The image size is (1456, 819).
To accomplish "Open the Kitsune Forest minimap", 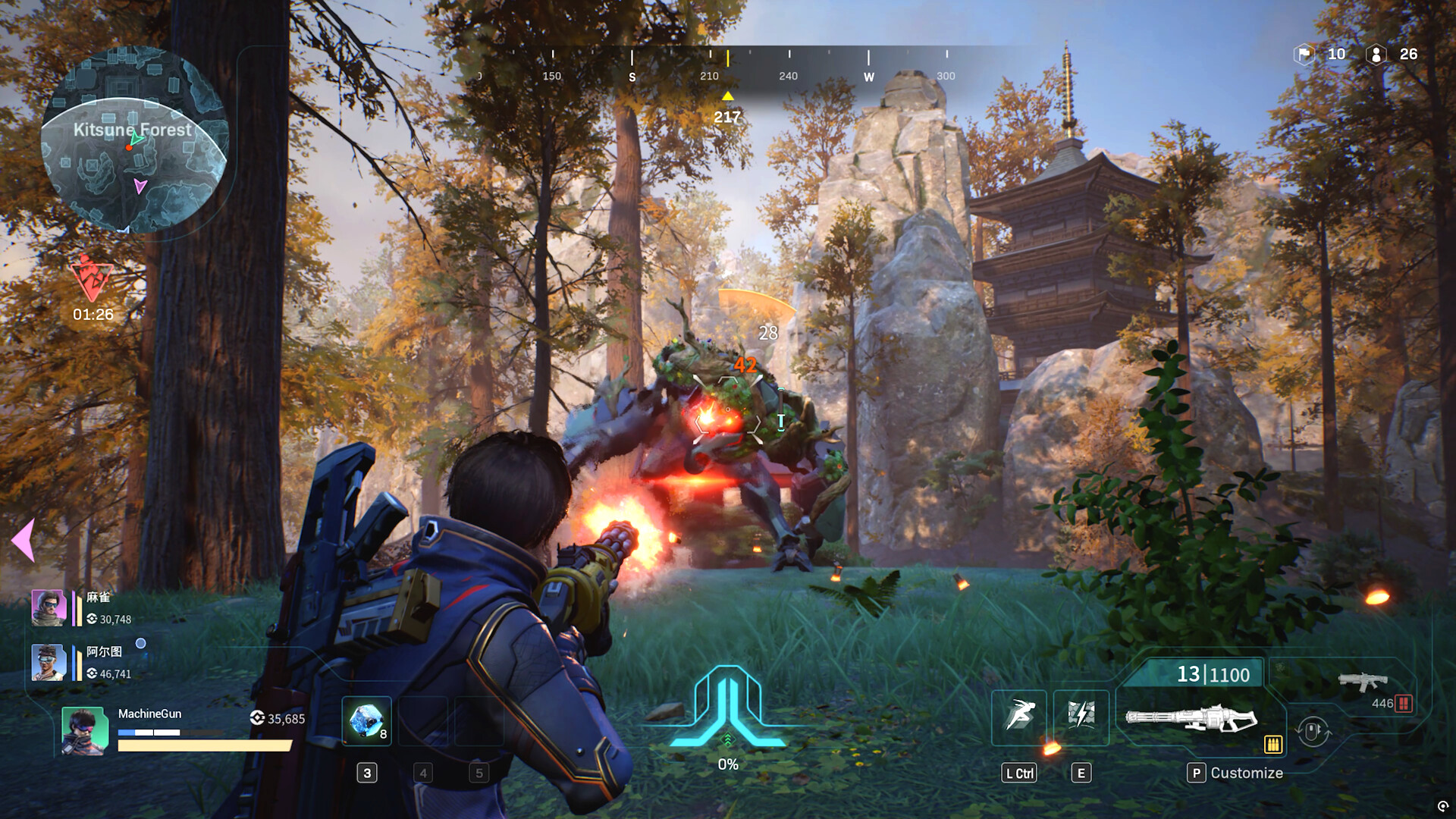I will coord(133,140).
